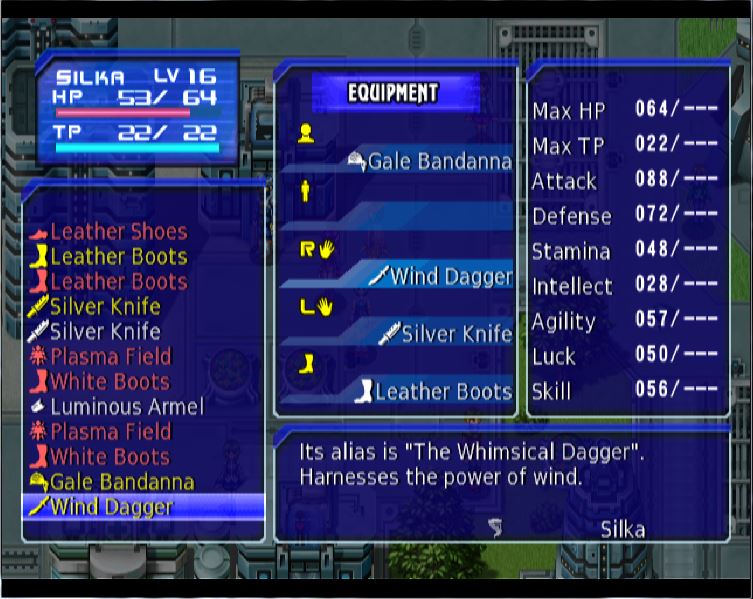Open the feet slot holding Leather Boots
753x599 pixels.
[442, 392]
